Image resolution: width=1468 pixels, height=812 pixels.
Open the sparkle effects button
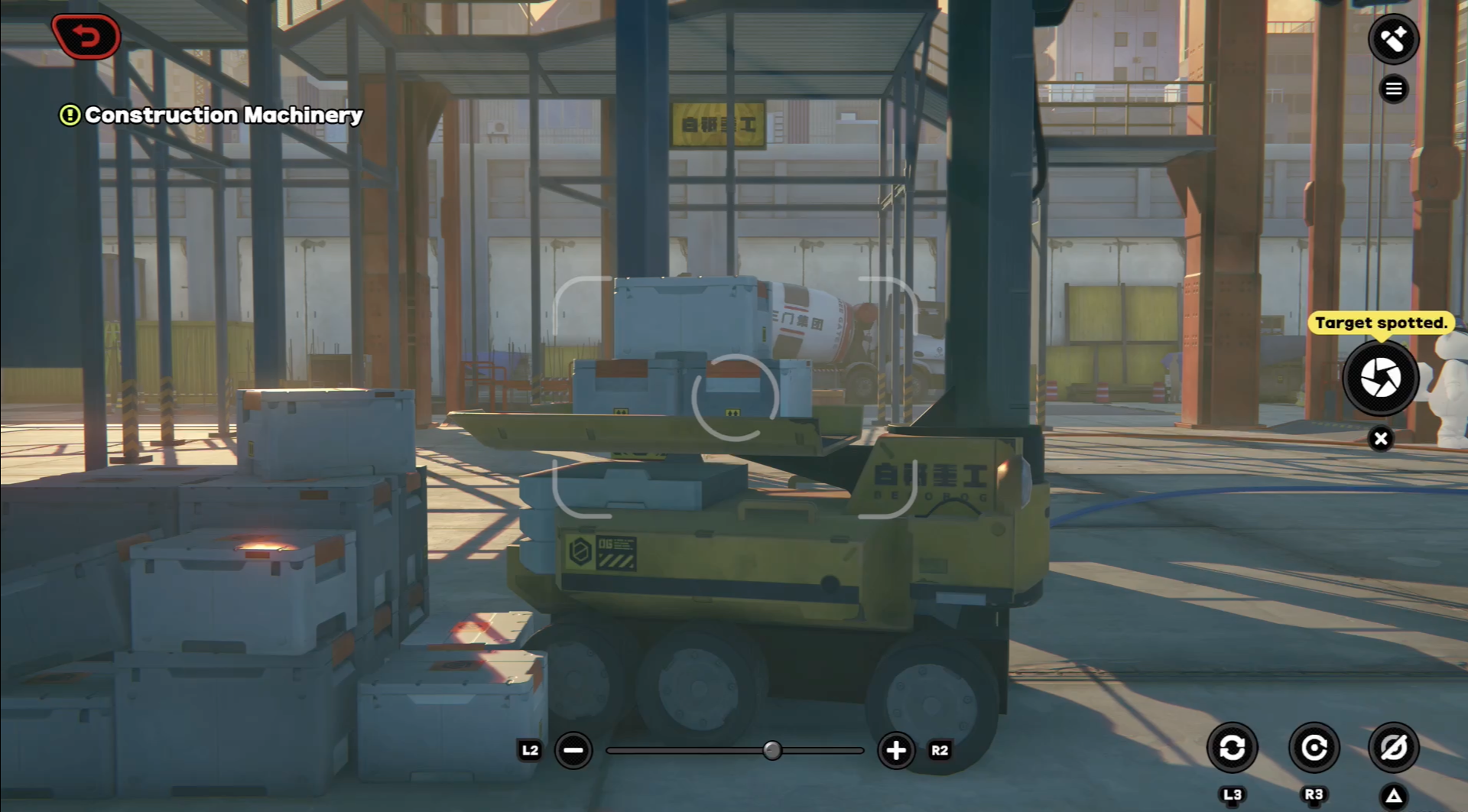tap(1393, 39)
